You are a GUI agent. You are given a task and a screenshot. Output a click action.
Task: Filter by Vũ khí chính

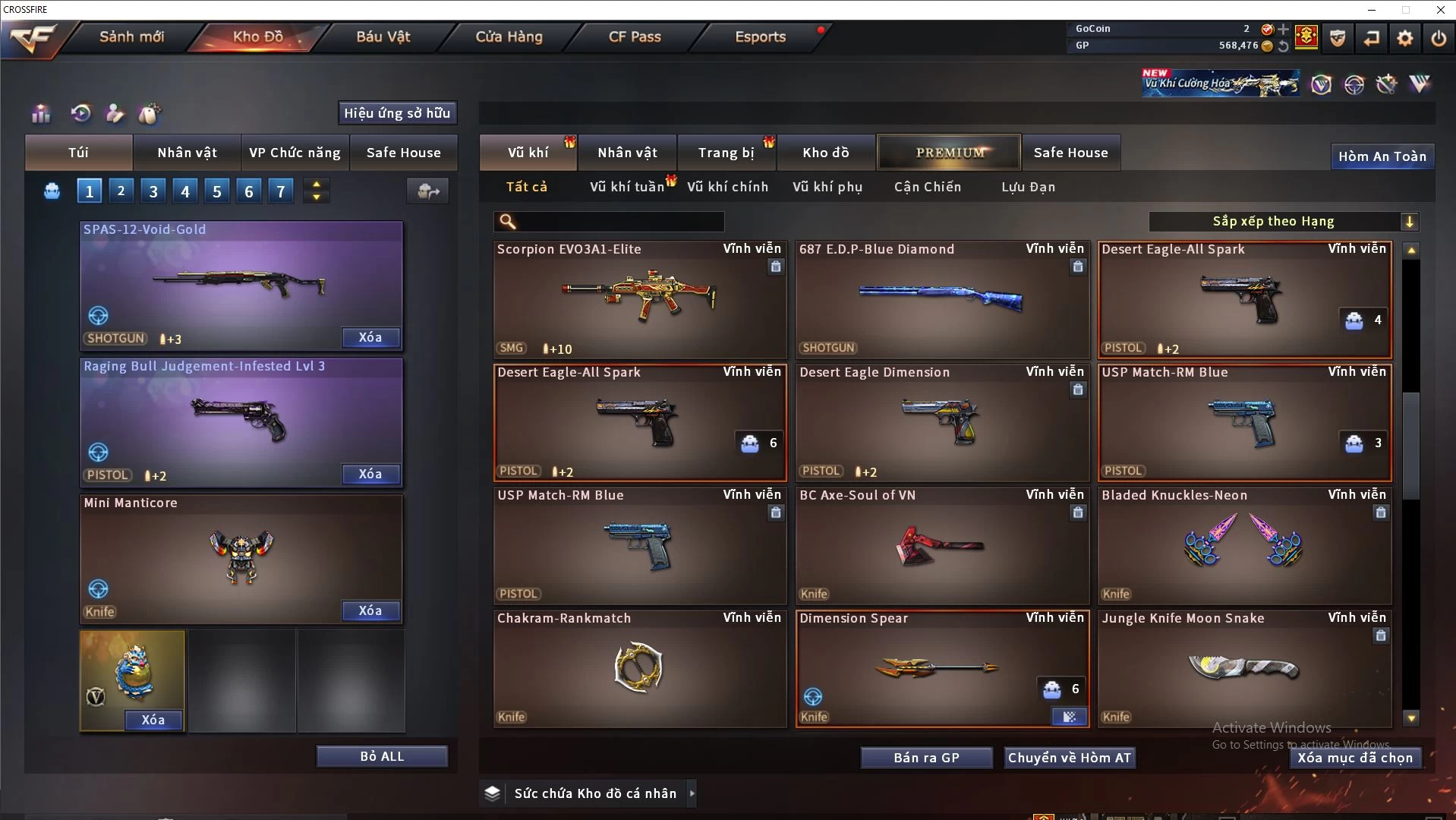pos(727,187)
